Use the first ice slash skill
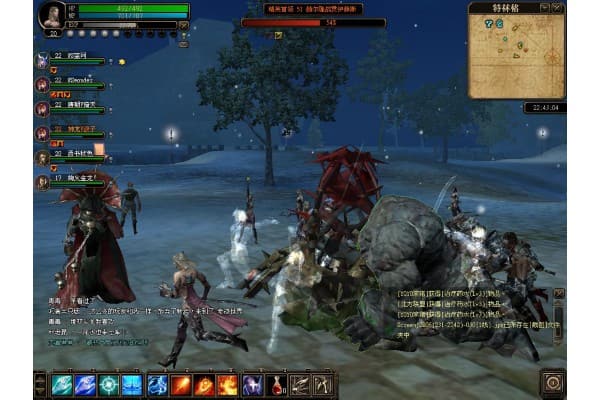The height and width of the screenshot is (400, 600). (62, 384)
